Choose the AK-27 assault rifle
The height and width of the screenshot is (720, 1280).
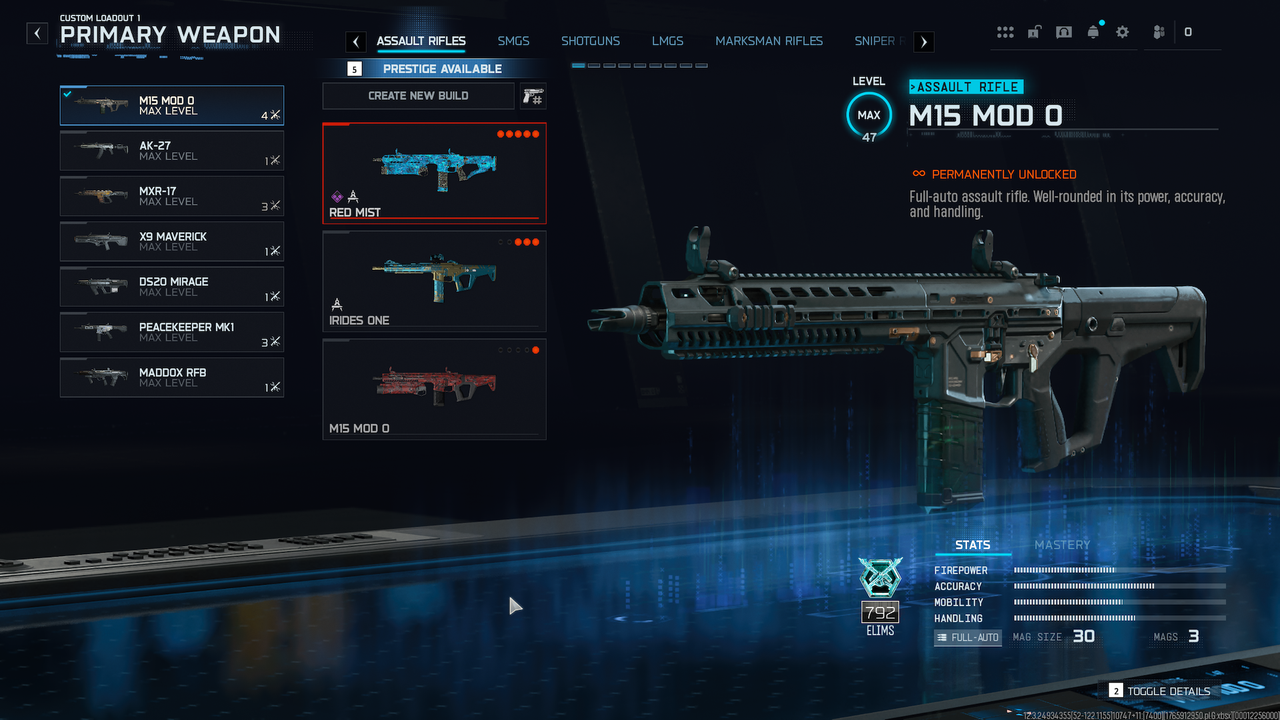(x=171, y=151)
